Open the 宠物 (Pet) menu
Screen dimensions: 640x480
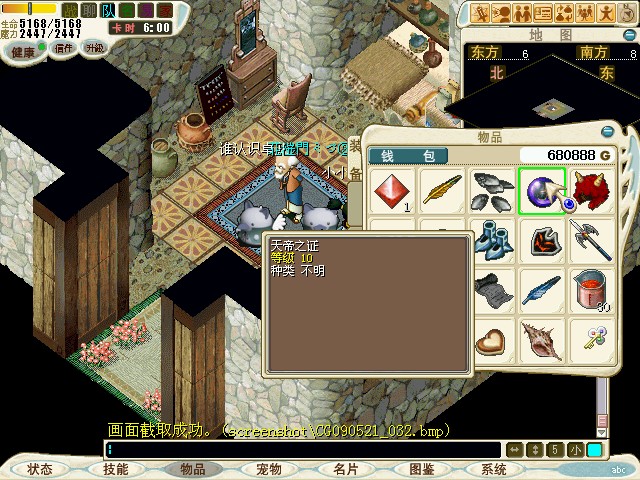point(268,468)
